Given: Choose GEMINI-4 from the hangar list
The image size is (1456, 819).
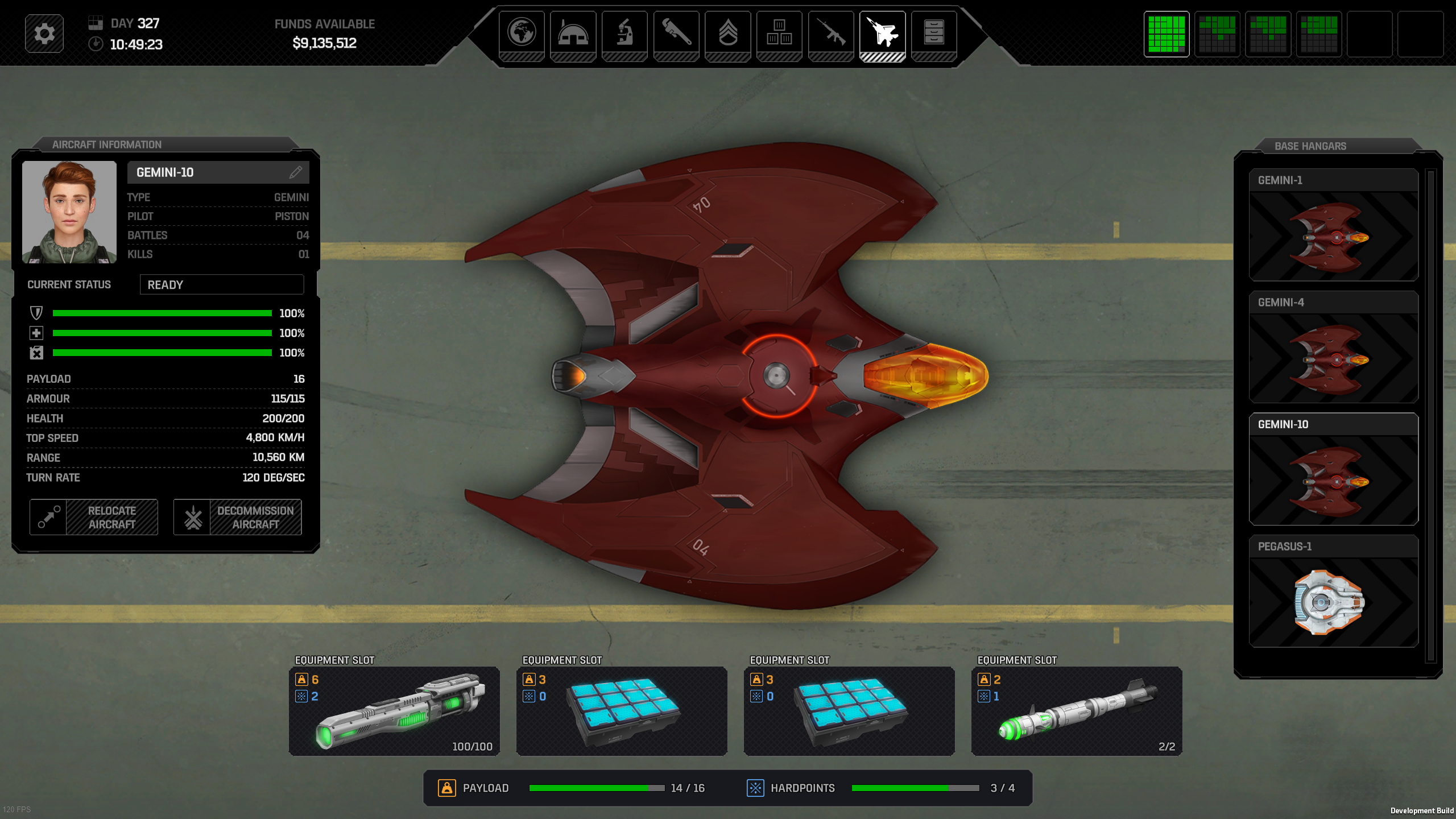Looking at the screenshot, I should [x=1333, y=347].
